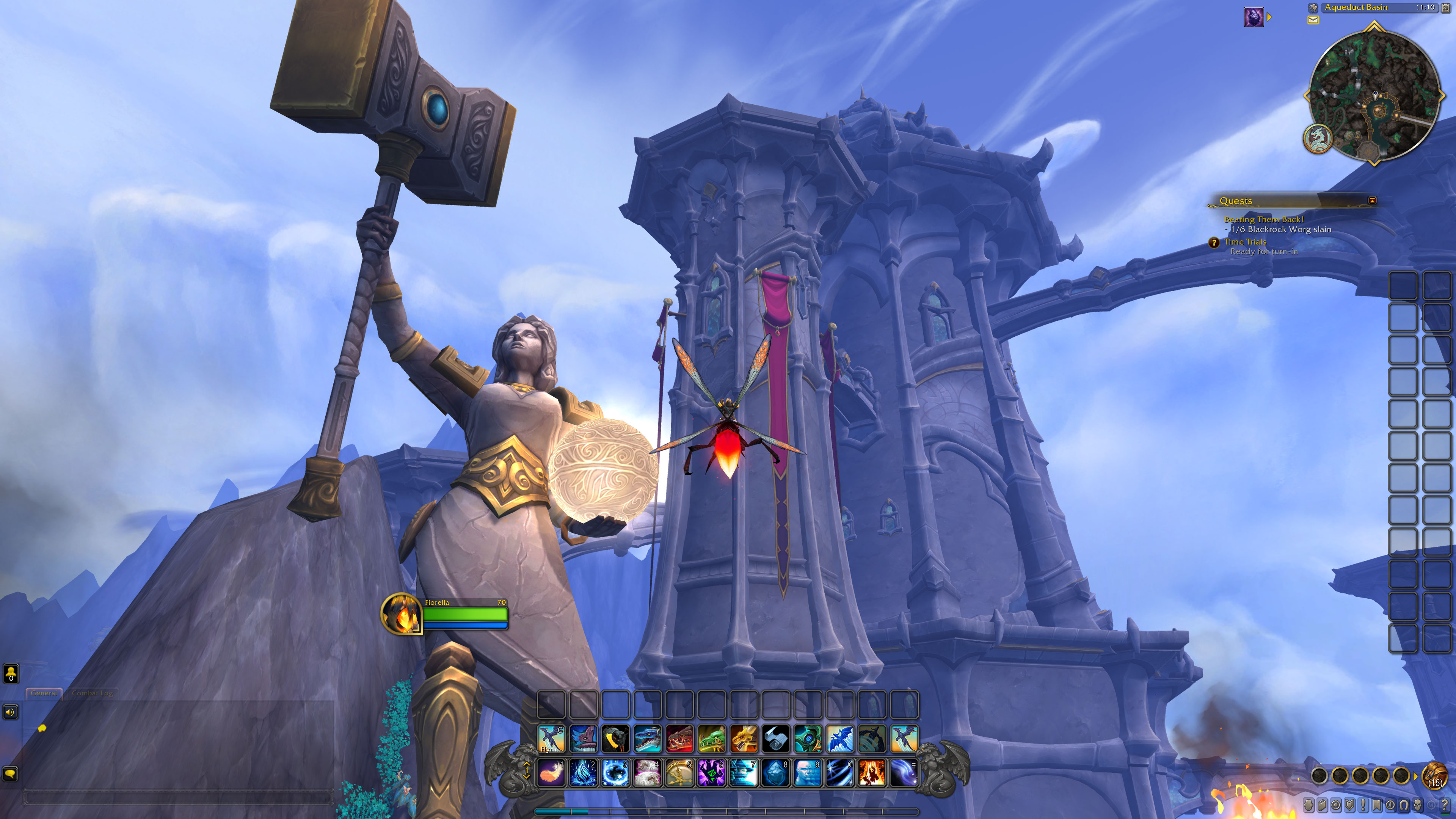Switch to the Combat Log chat tab
The height and width of the screenshot is (819, 1456).
92,693
